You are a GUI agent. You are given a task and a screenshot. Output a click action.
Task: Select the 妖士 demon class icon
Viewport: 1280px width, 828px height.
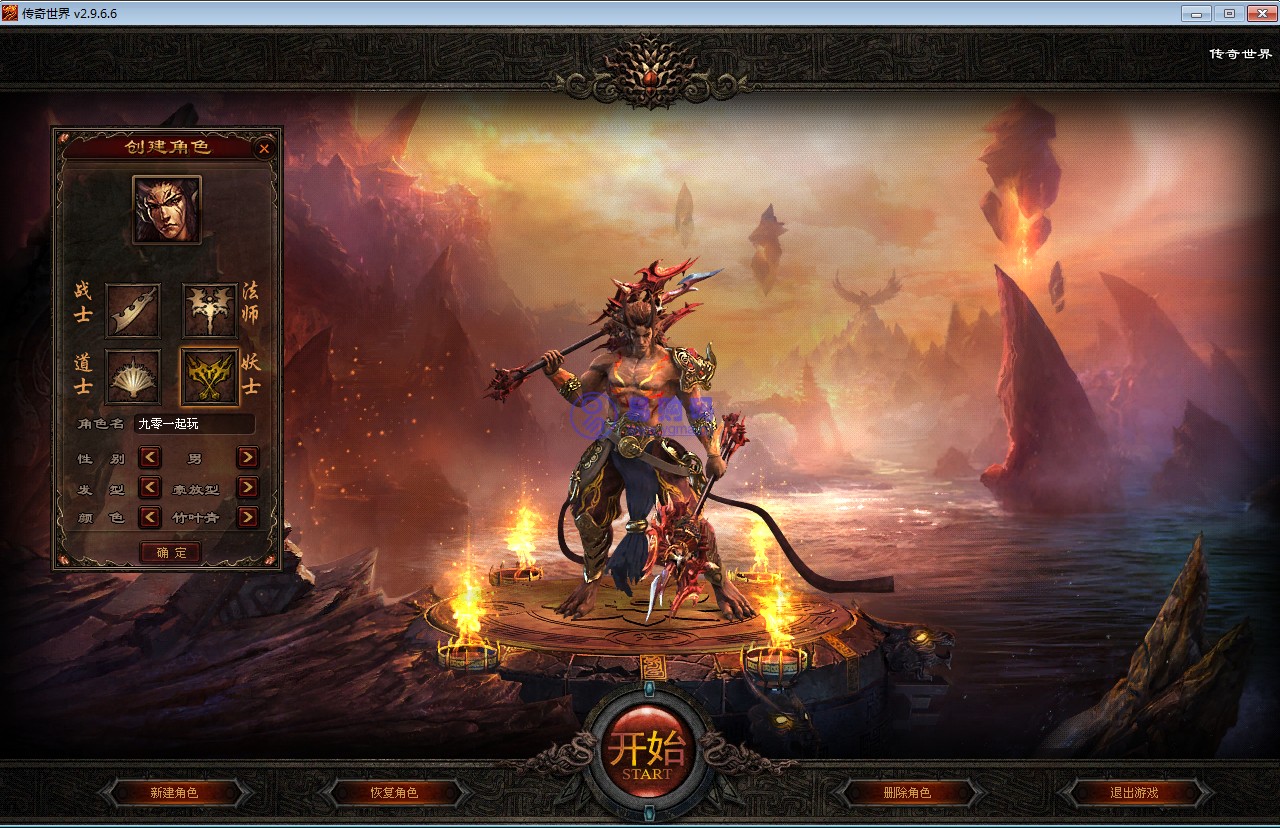[x=209, y=377]
